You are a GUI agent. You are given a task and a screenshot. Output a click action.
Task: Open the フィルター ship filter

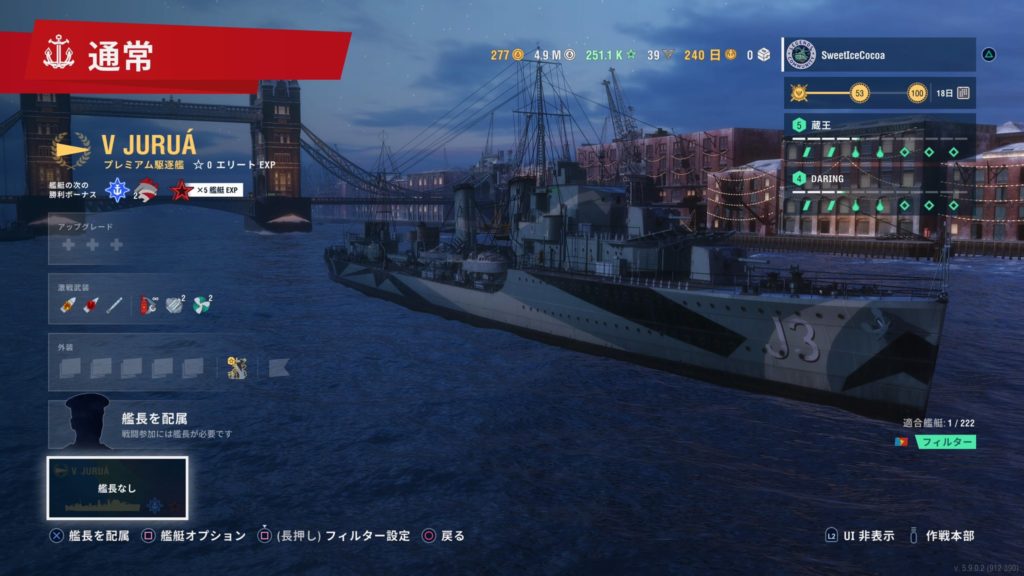[x=946, y=441]
